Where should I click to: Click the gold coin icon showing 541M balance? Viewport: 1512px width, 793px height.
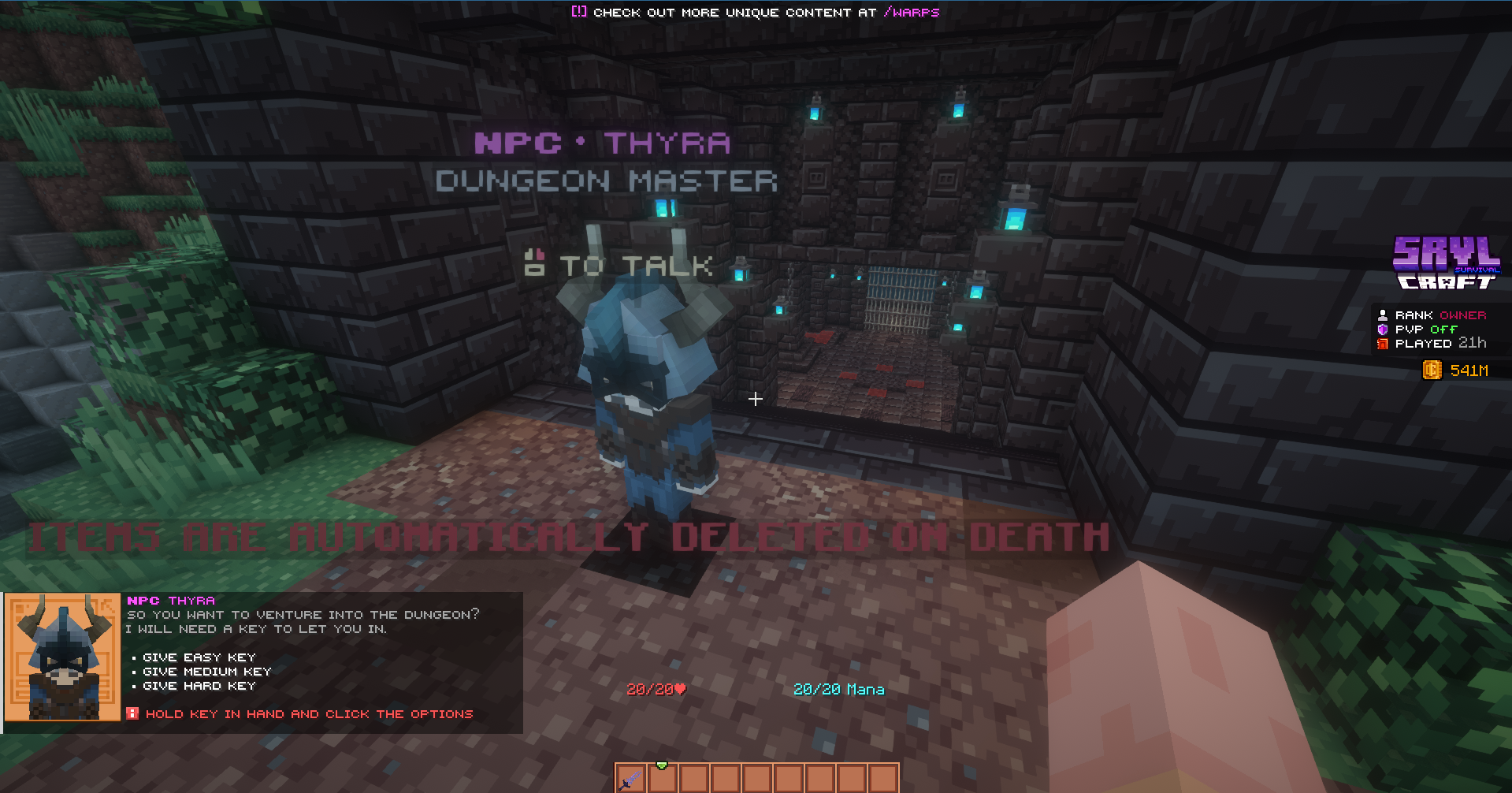(1431, 370)
